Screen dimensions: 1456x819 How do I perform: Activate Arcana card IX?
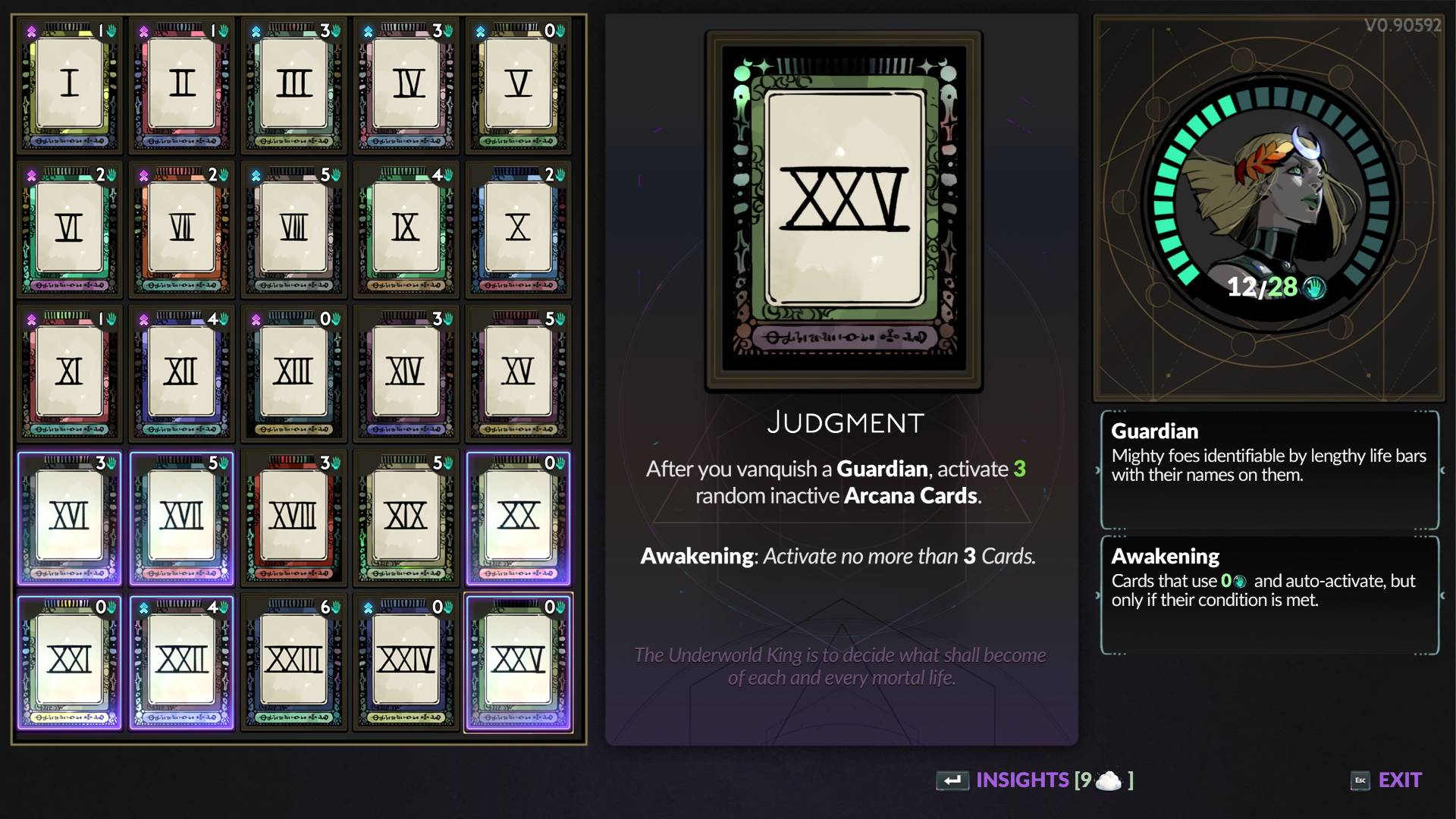coord(406,229)
